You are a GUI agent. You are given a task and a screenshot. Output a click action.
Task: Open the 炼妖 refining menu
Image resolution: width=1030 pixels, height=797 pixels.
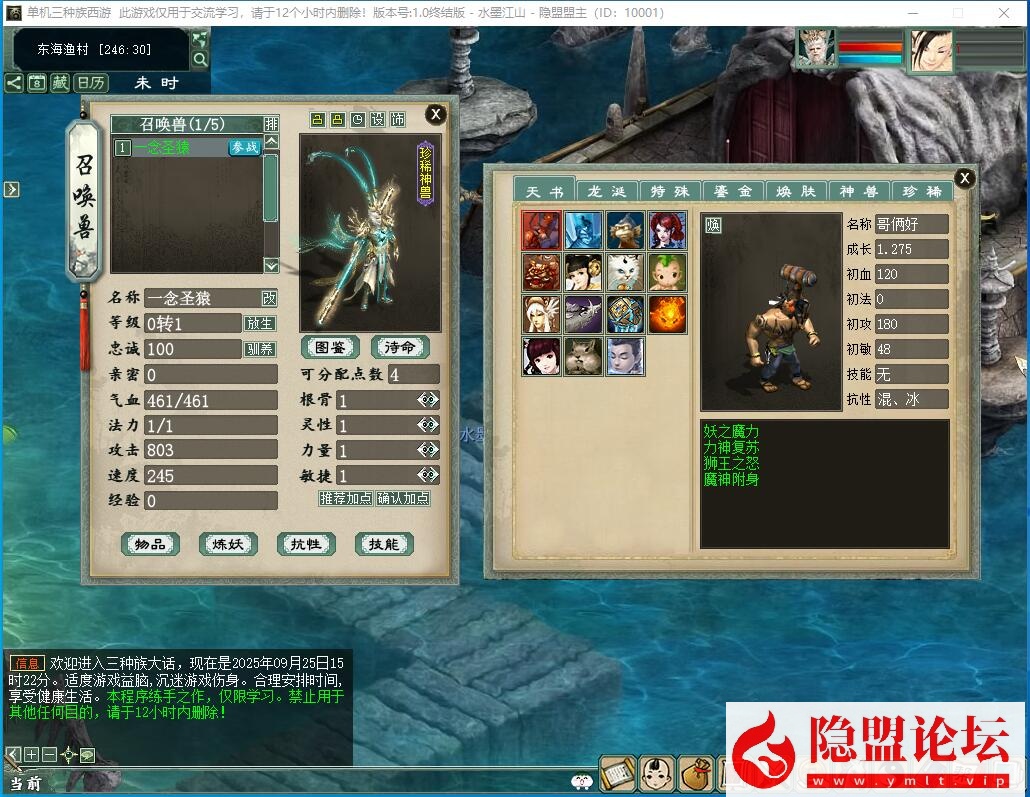coord(228,544)
